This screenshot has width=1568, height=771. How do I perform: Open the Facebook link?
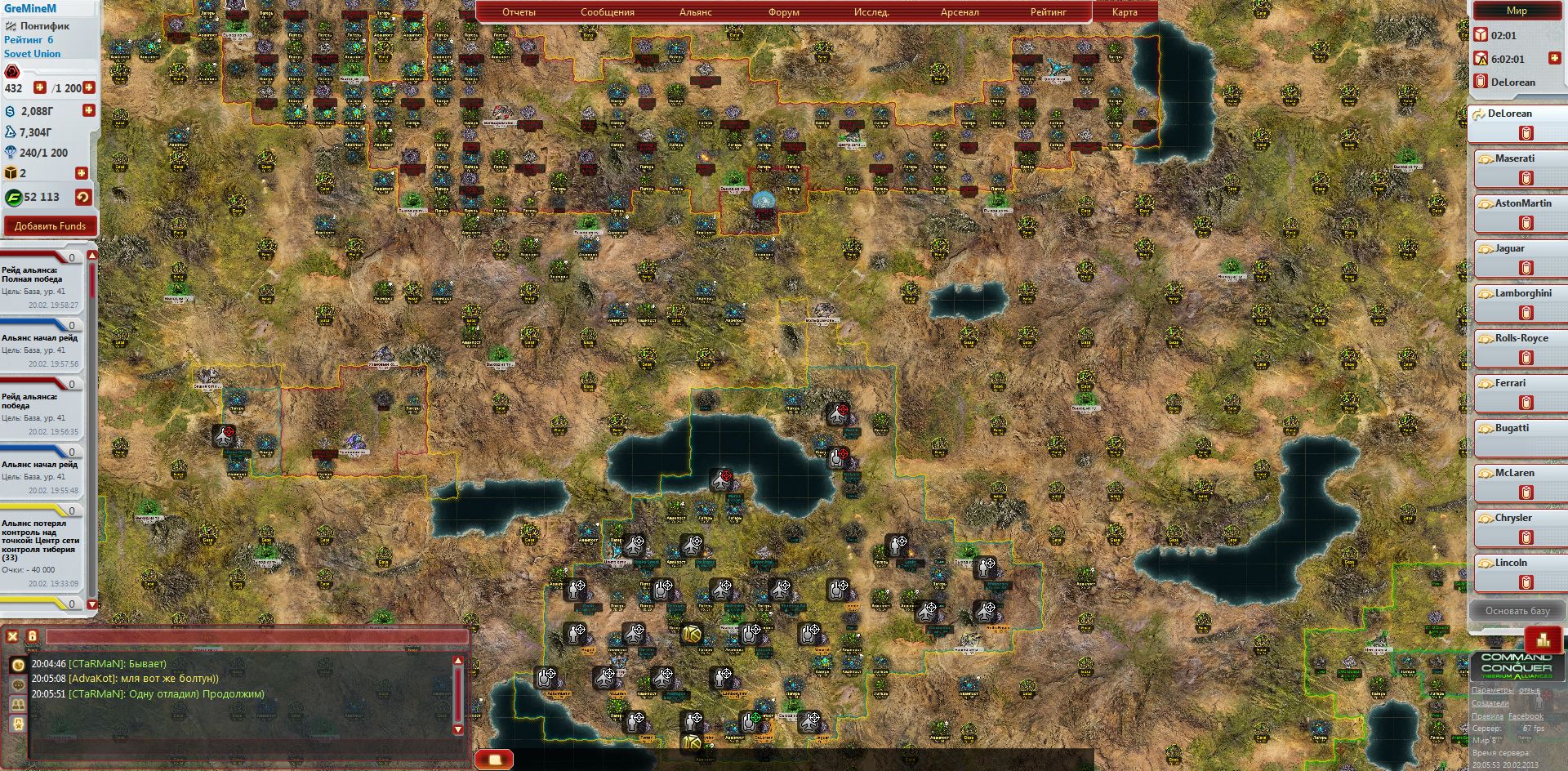(1526, 716)
